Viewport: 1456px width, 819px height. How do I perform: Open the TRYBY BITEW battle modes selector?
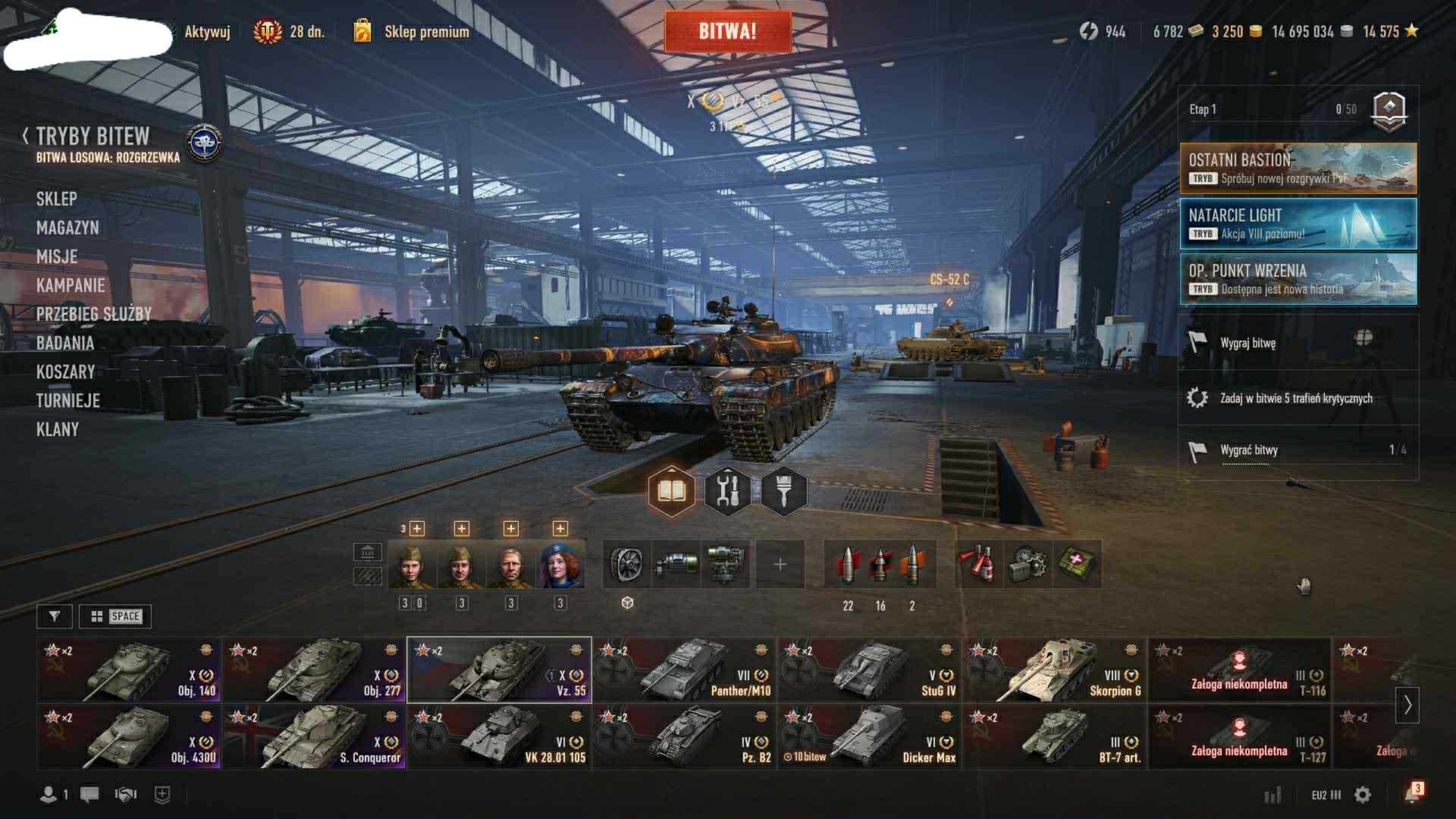pos(93,136)
